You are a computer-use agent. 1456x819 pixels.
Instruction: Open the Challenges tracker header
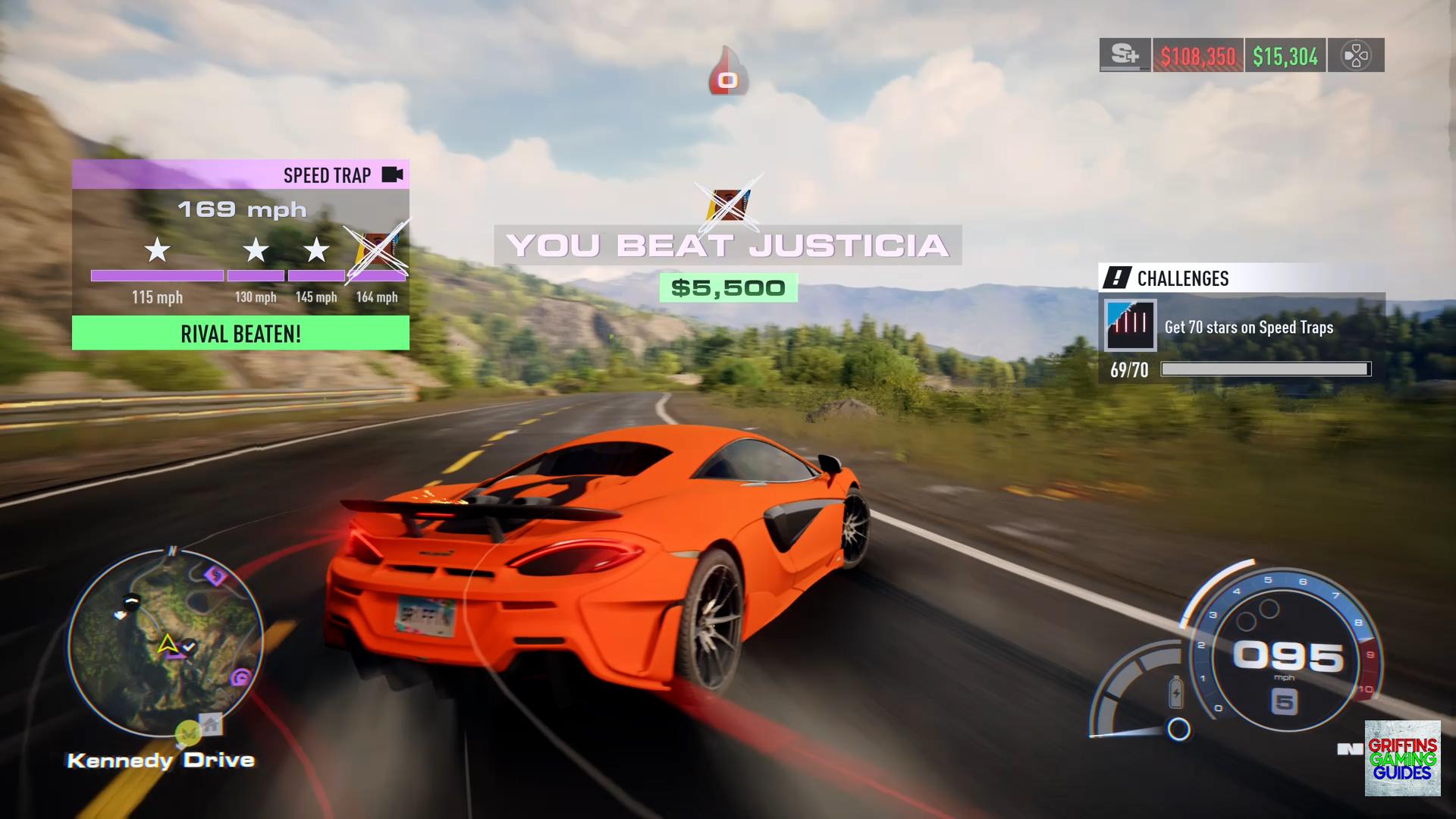pos(1183,278)
